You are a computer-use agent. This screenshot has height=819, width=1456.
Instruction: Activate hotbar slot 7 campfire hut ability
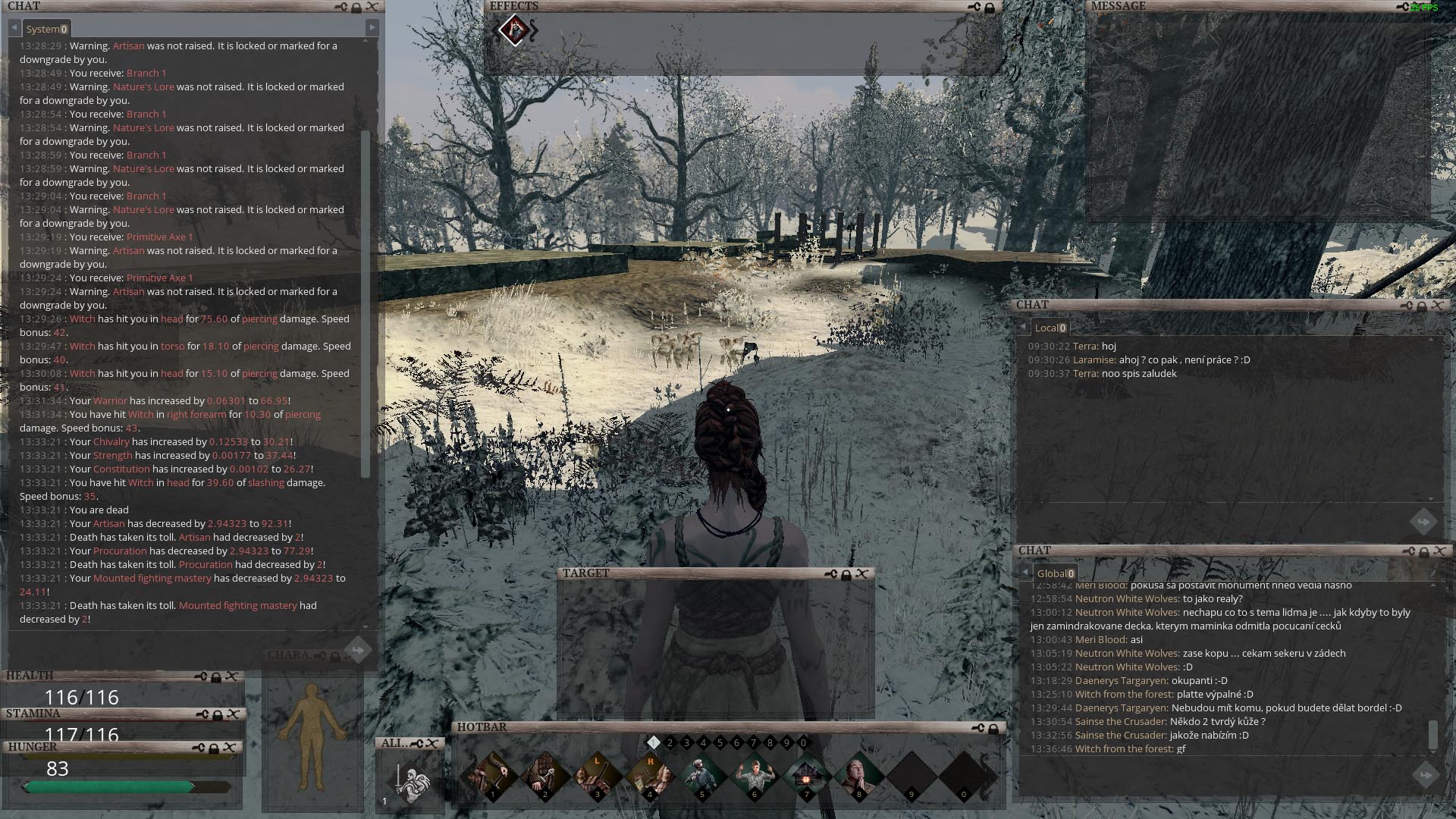click(x=806, y=776)
